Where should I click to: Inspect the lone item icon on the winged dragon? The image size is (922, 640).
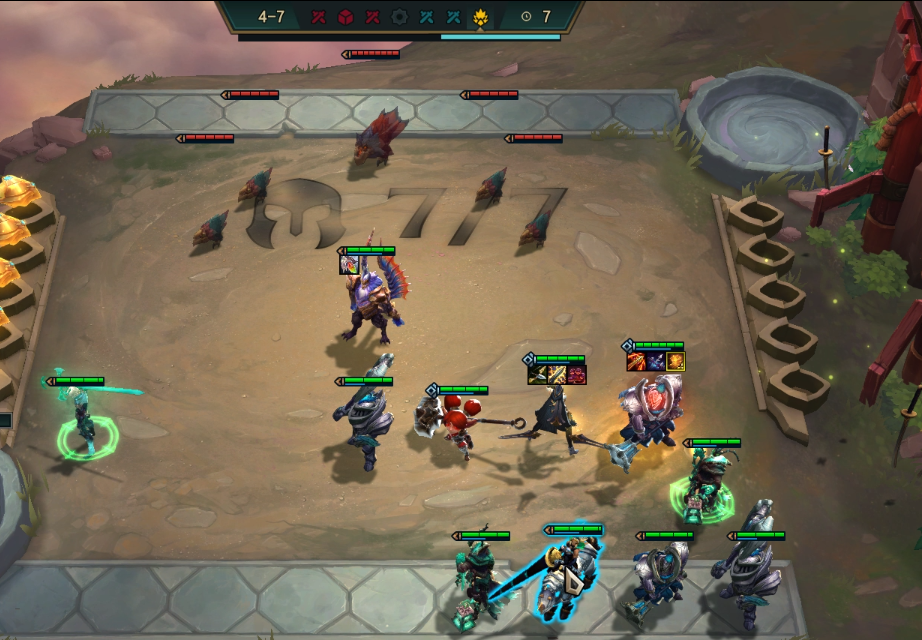(x=349, y=265)
